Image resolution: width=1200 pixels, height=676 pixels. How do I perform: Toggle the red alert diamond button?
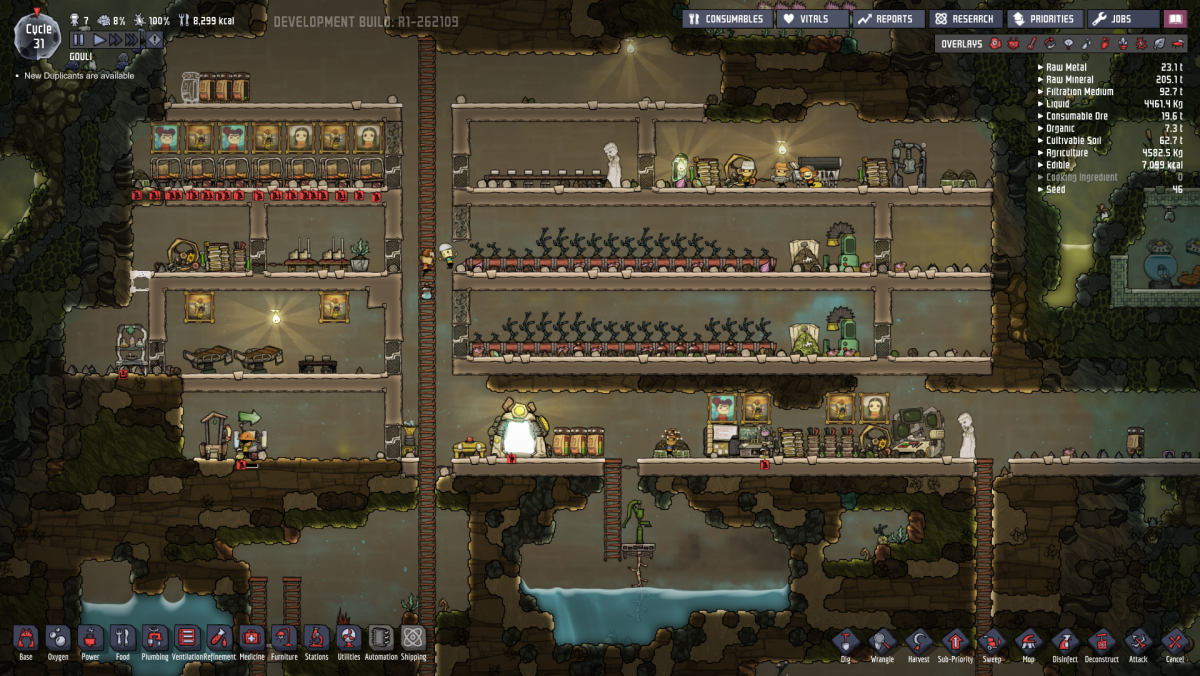click(153, 39)
